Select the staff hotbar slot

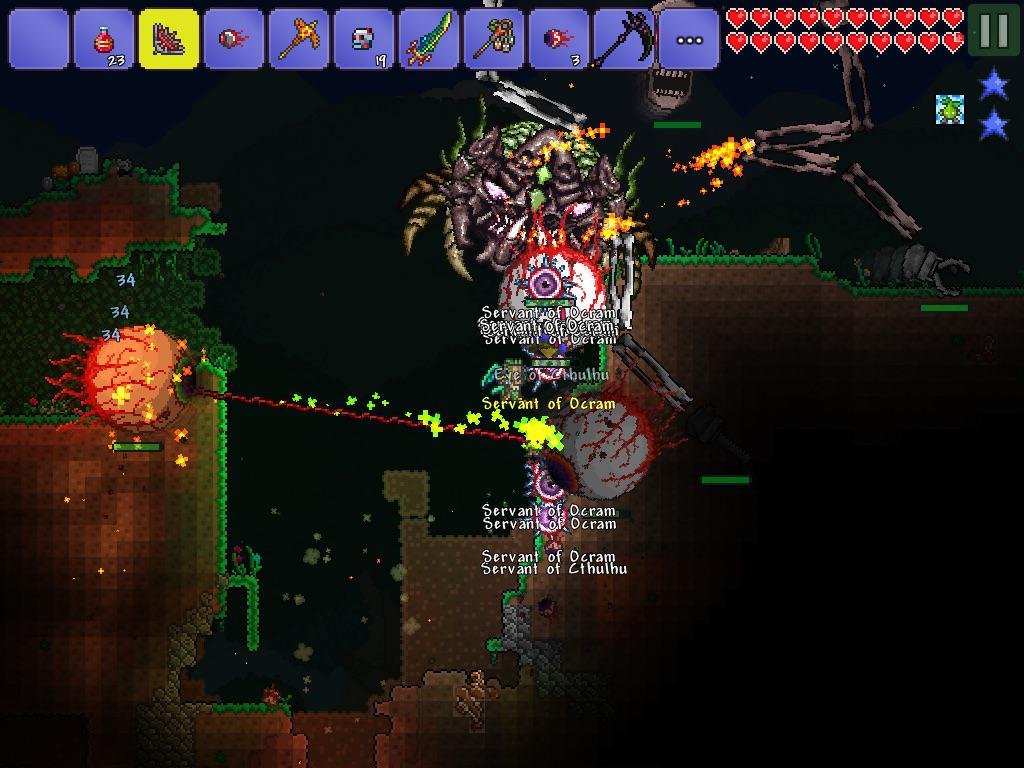click(494, 39)
